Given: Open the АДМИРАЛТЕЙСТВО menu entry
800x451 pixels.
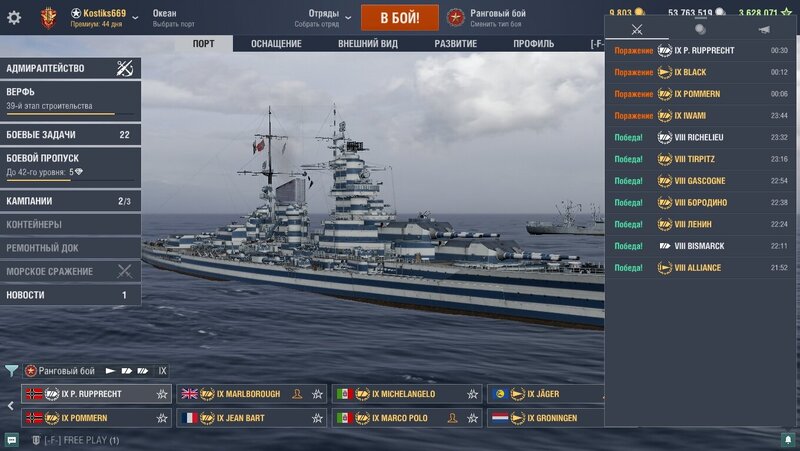Looking at the screenshot, I should (x=70, y=69).
